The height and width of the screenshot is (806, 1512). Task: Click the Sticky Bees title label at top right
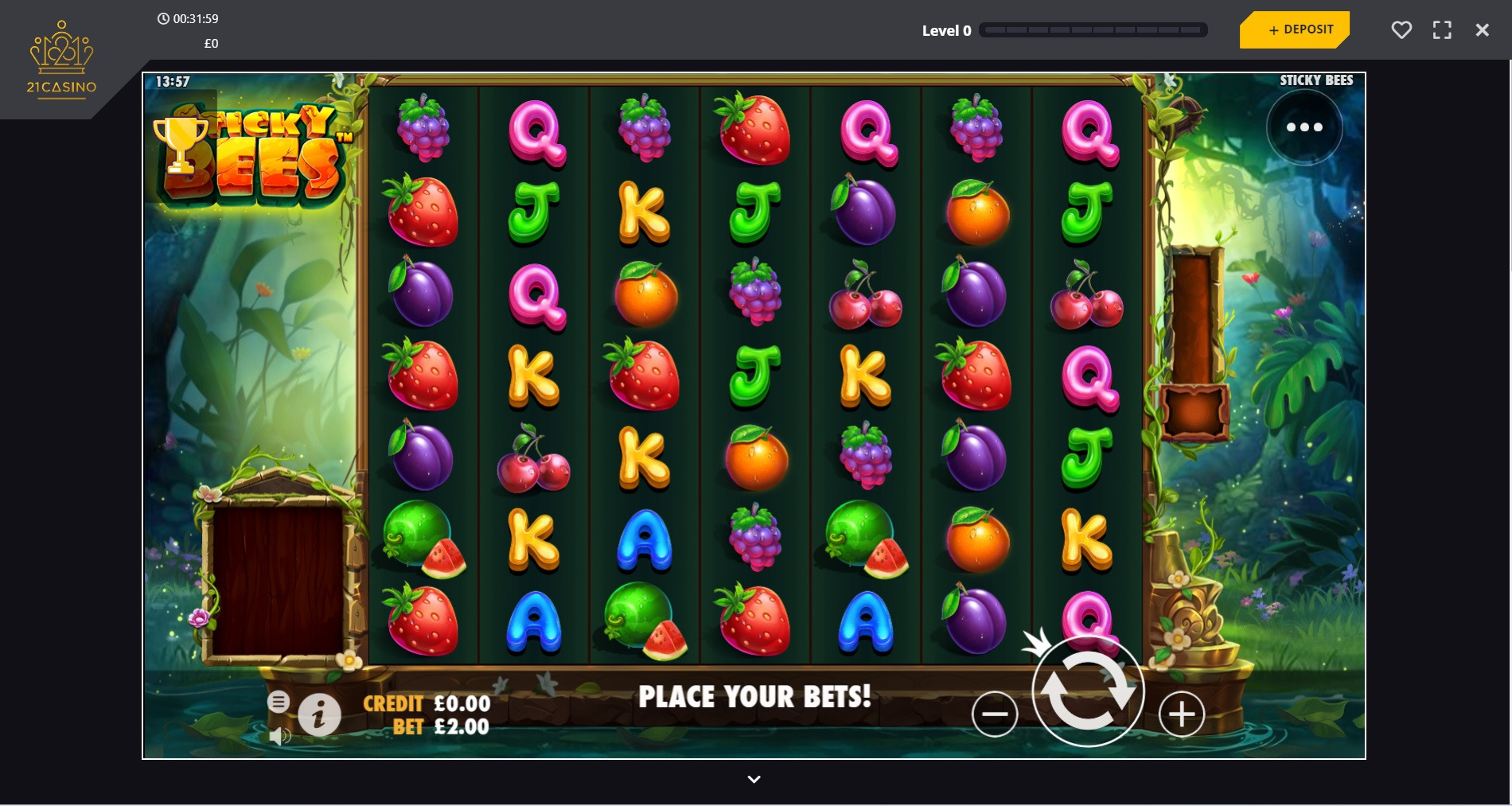coord(1317,80)
